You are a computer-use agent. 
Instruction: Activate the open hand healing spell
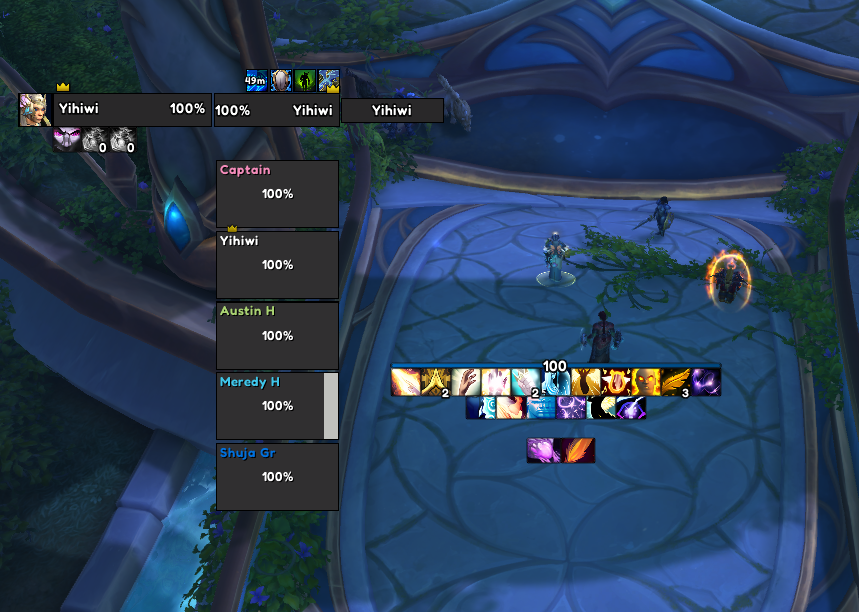click(x=465, y=382)
